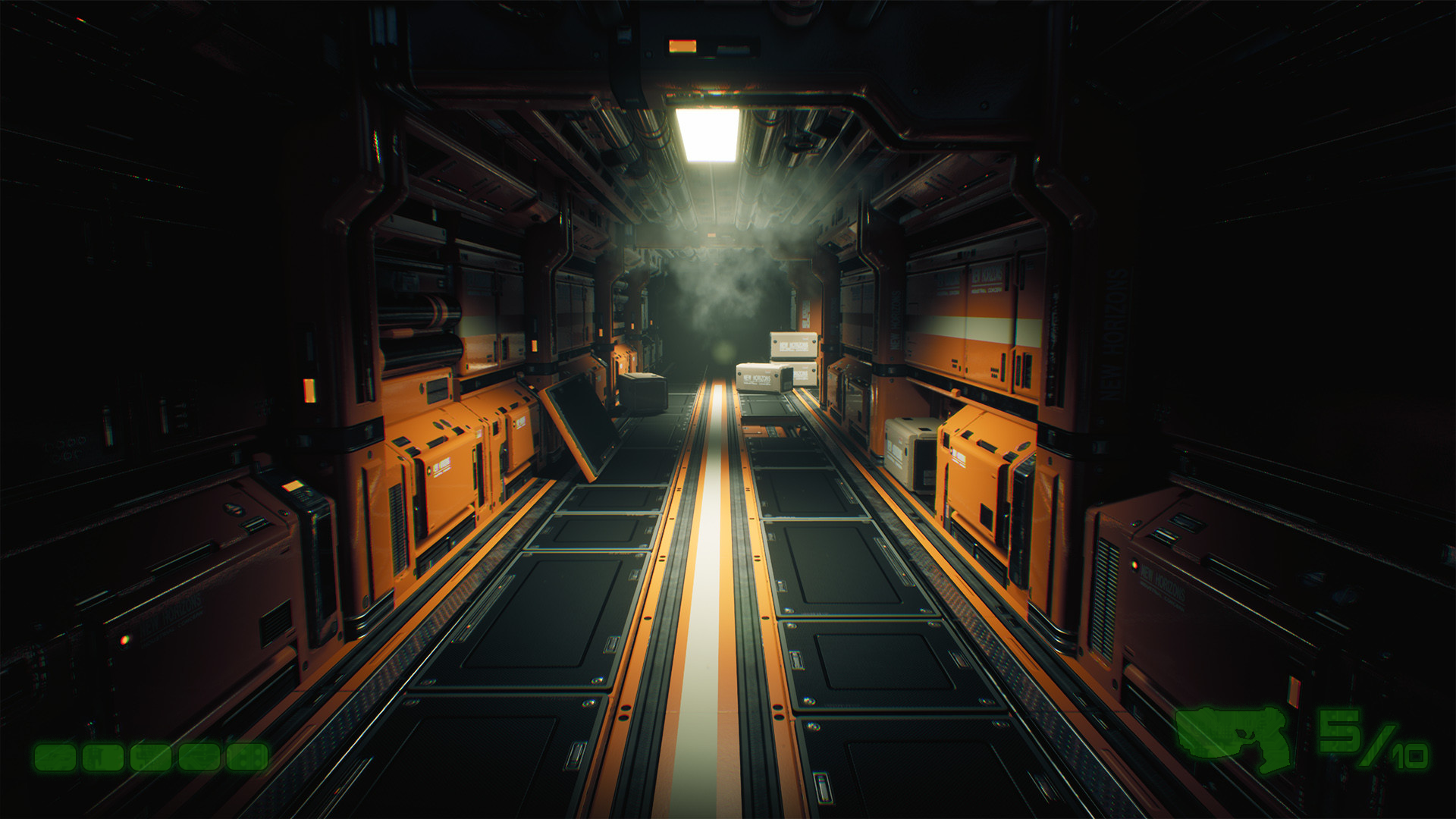Click the first health segment icon

click(55, 758)
